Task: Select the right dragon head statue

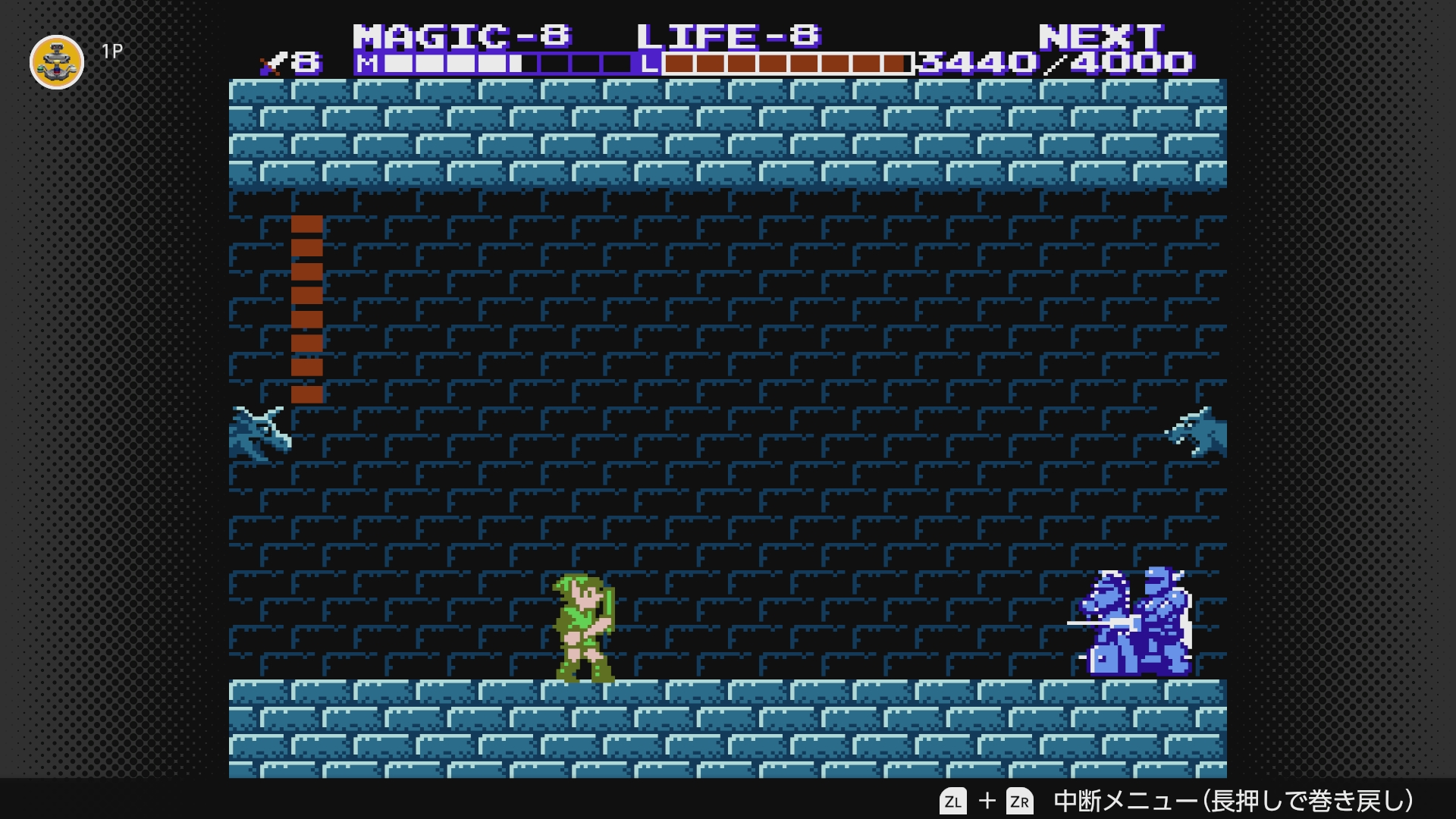Action: pyautogui.click(x=1198, y=432)
